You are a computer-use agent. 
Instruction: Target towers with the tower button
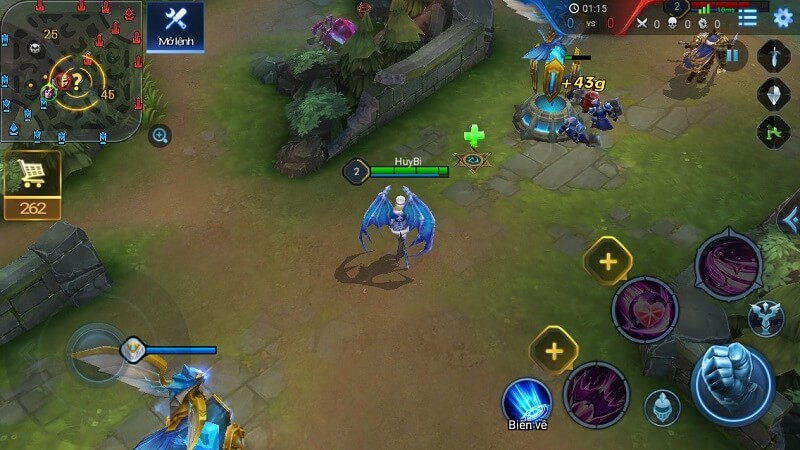[764, 318]
